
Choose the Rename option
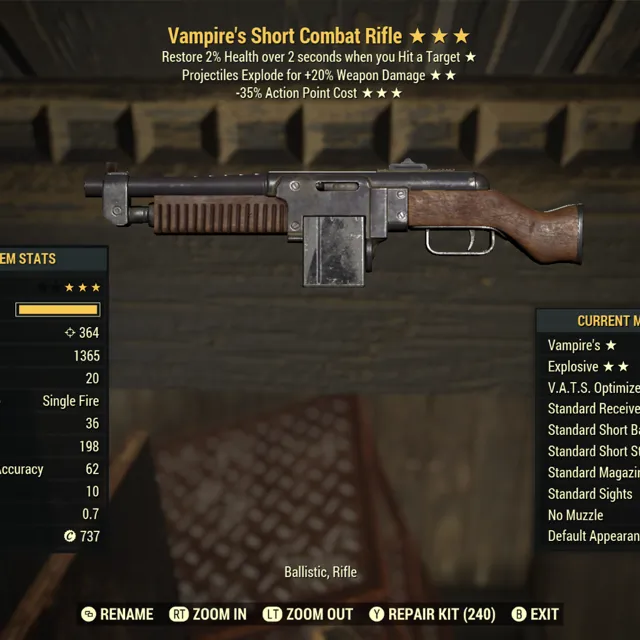(117, 614)
